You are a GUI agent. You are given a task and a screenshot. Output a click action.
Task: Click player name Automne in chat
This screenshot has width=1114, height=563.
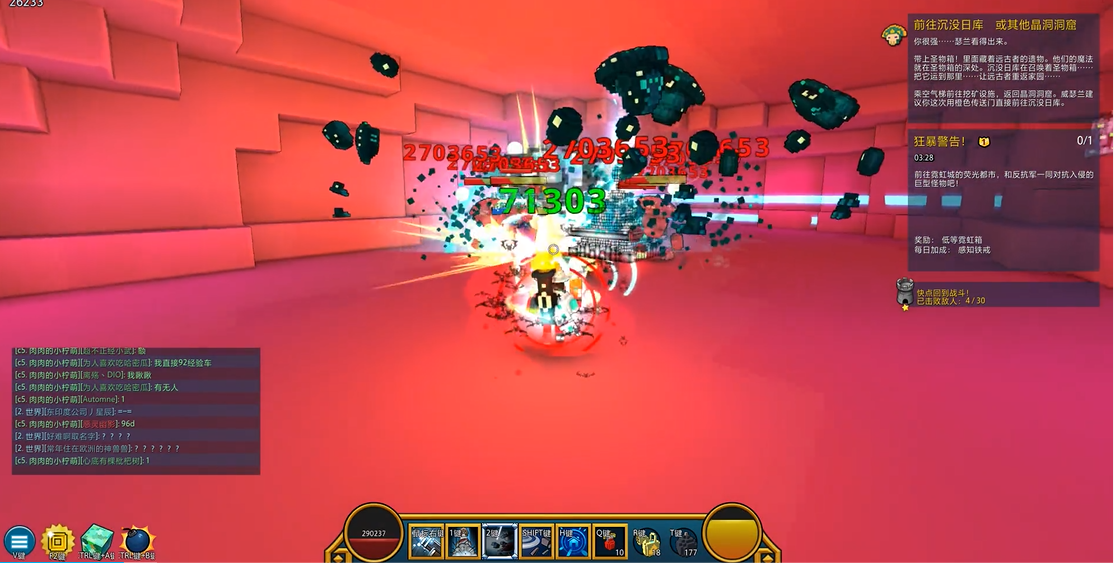click(99, 399)
